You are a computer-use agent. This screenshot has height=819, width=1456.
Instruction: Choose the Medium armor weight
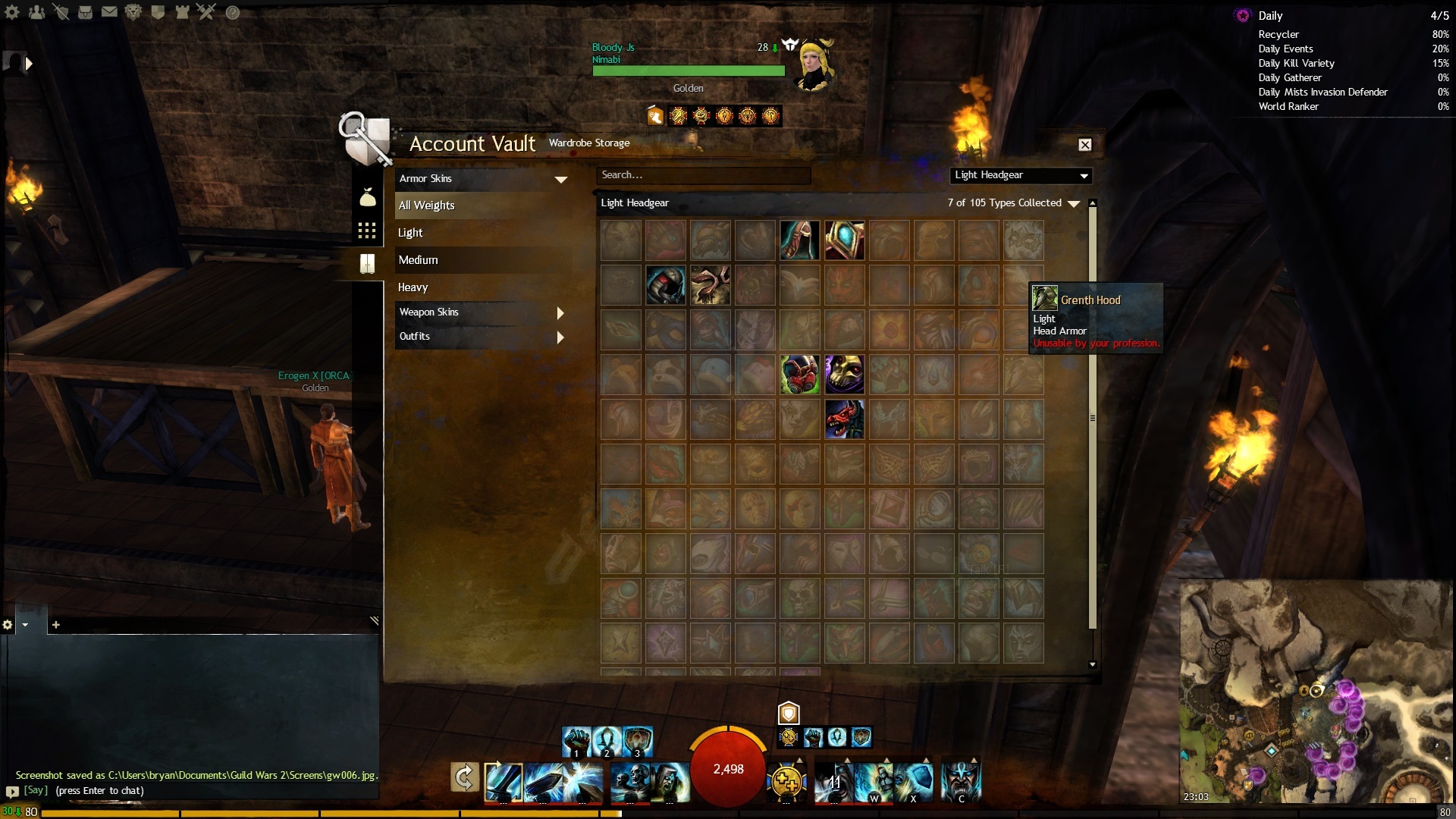coord(481,260)
